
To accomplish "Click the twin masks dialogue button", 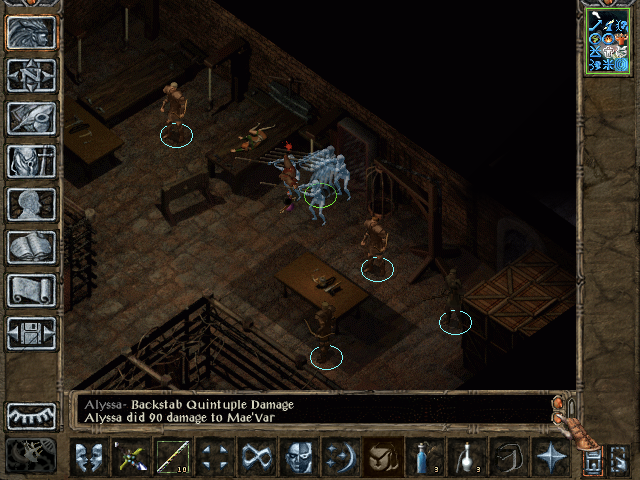I will pyautogui.click(x=89, y=457).
